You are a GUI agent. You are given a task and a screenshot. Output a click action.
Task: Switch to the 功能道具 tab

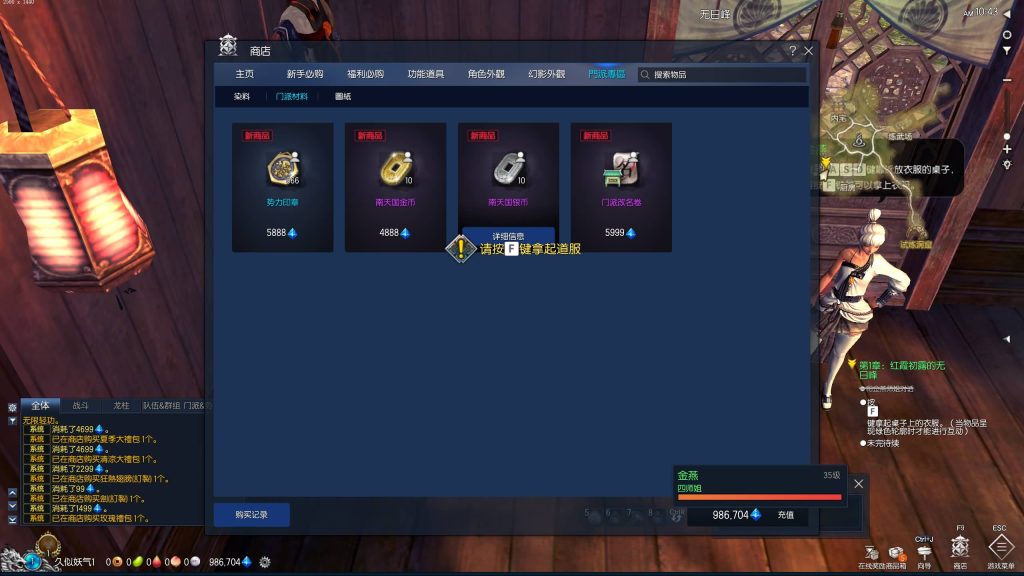(x=425, y=74)
